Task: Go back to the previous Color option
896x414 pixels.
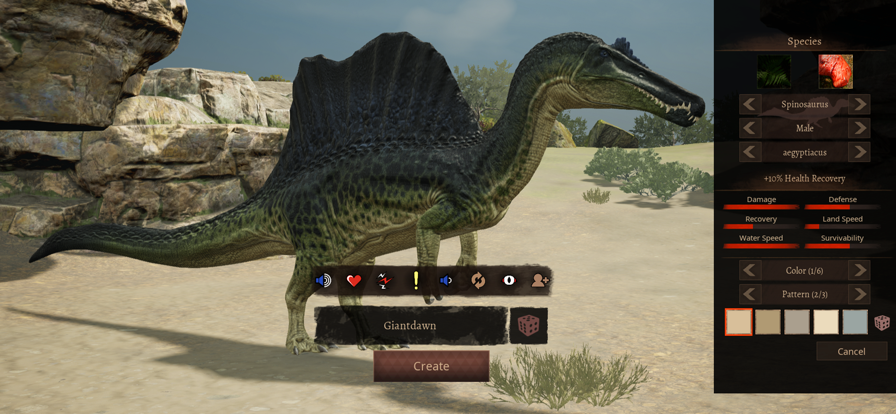Action: coord(749,270)
